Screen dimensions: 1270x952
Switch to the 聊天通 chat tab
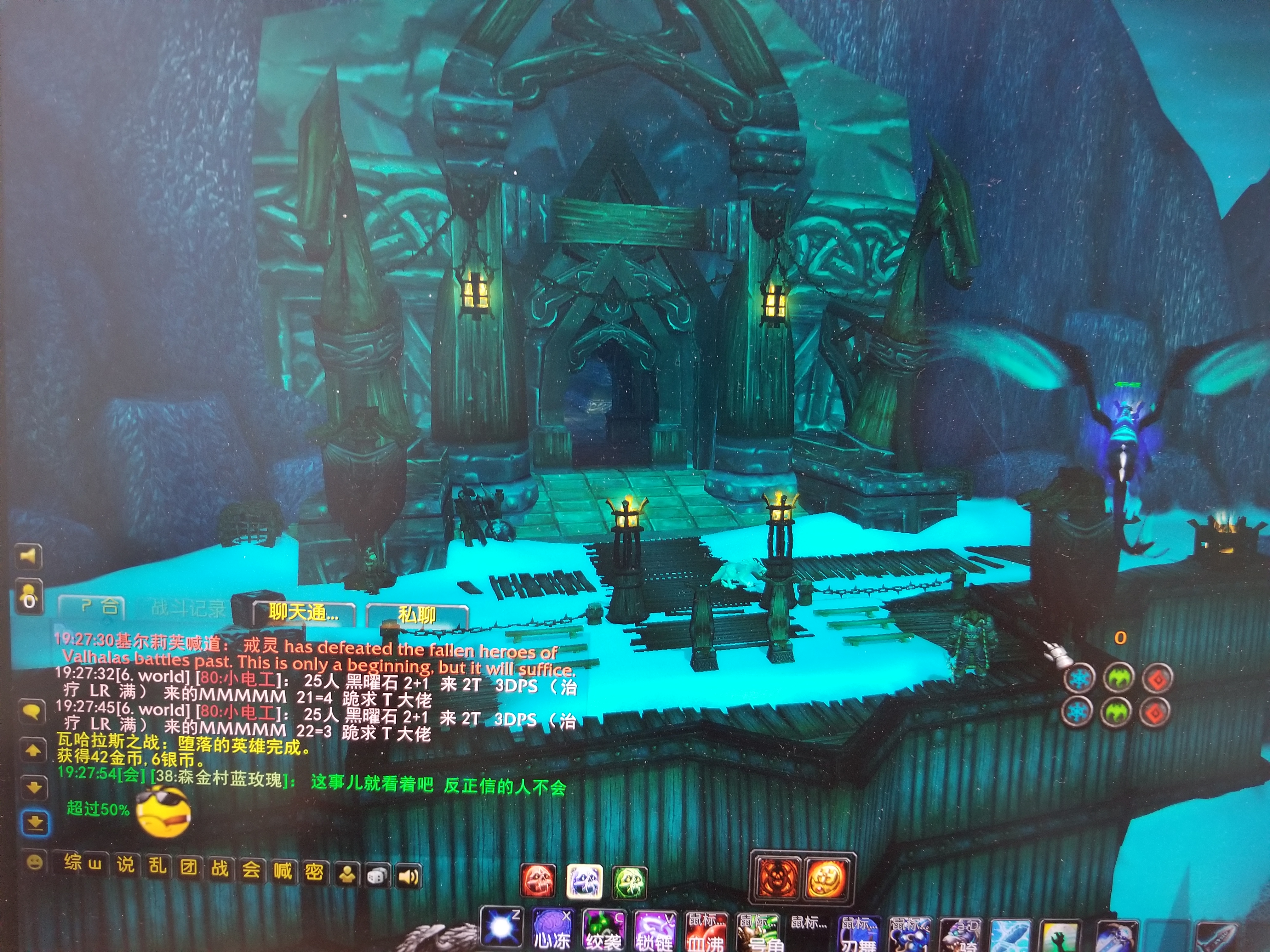click(x=304, y=613)
